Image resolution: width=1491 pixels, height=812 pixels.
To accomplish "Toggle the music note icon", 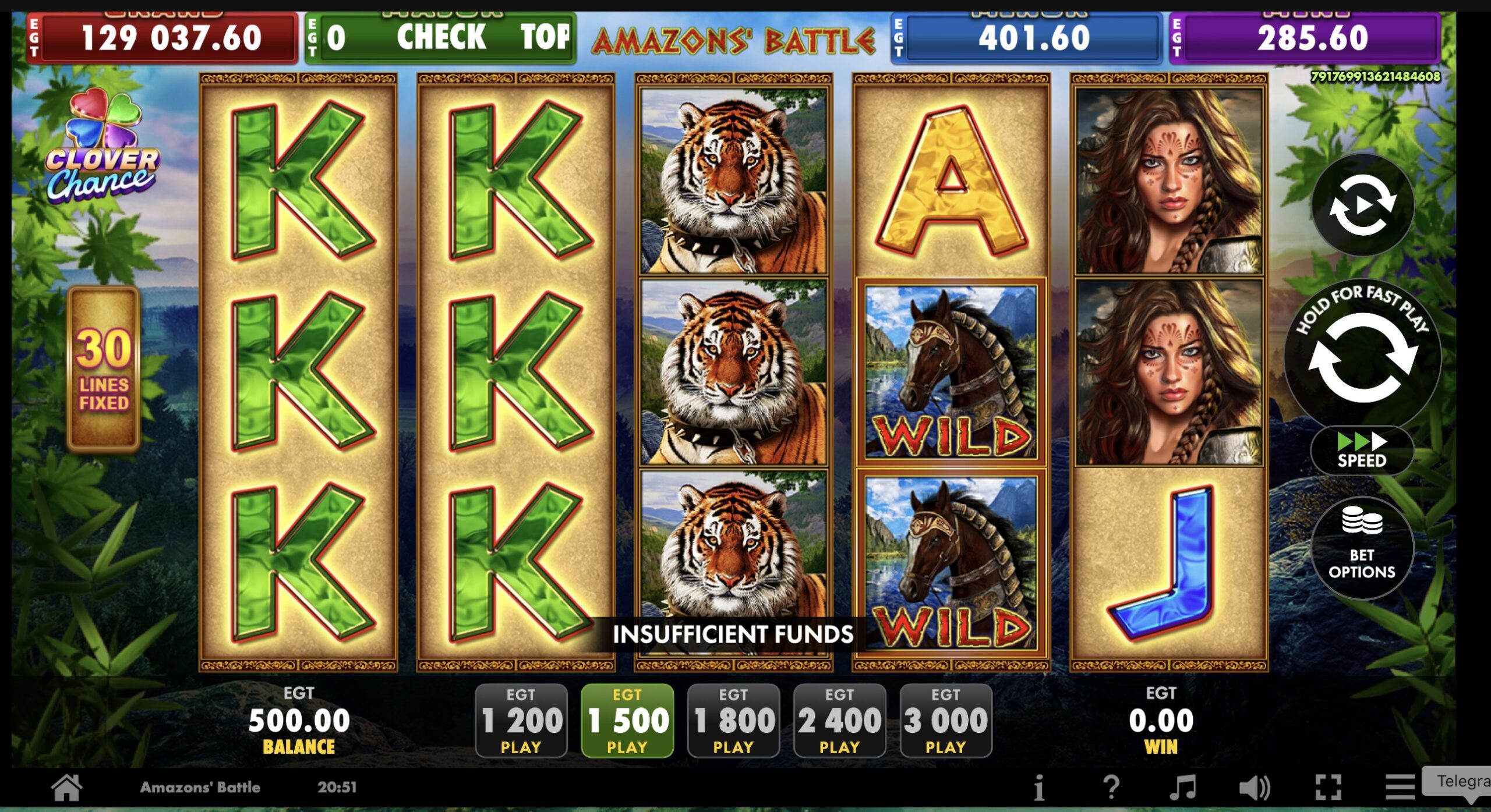I will [x=1183, y=788].
